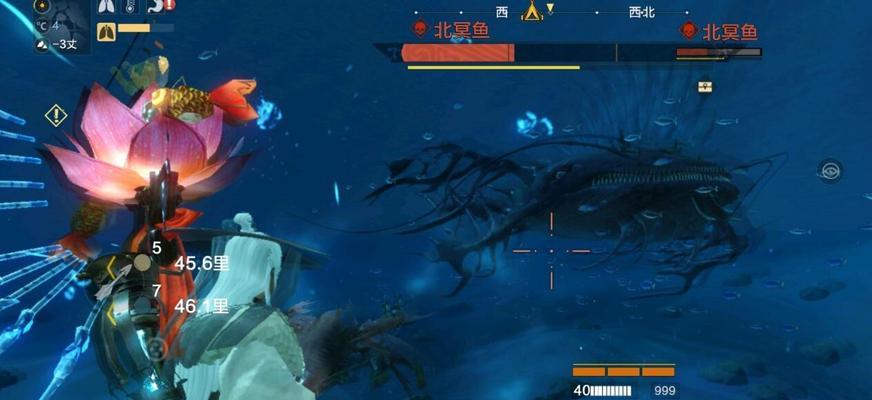Select the teammate 5 marker at 45.6里
872x400 pixels.
coord(143,262)
